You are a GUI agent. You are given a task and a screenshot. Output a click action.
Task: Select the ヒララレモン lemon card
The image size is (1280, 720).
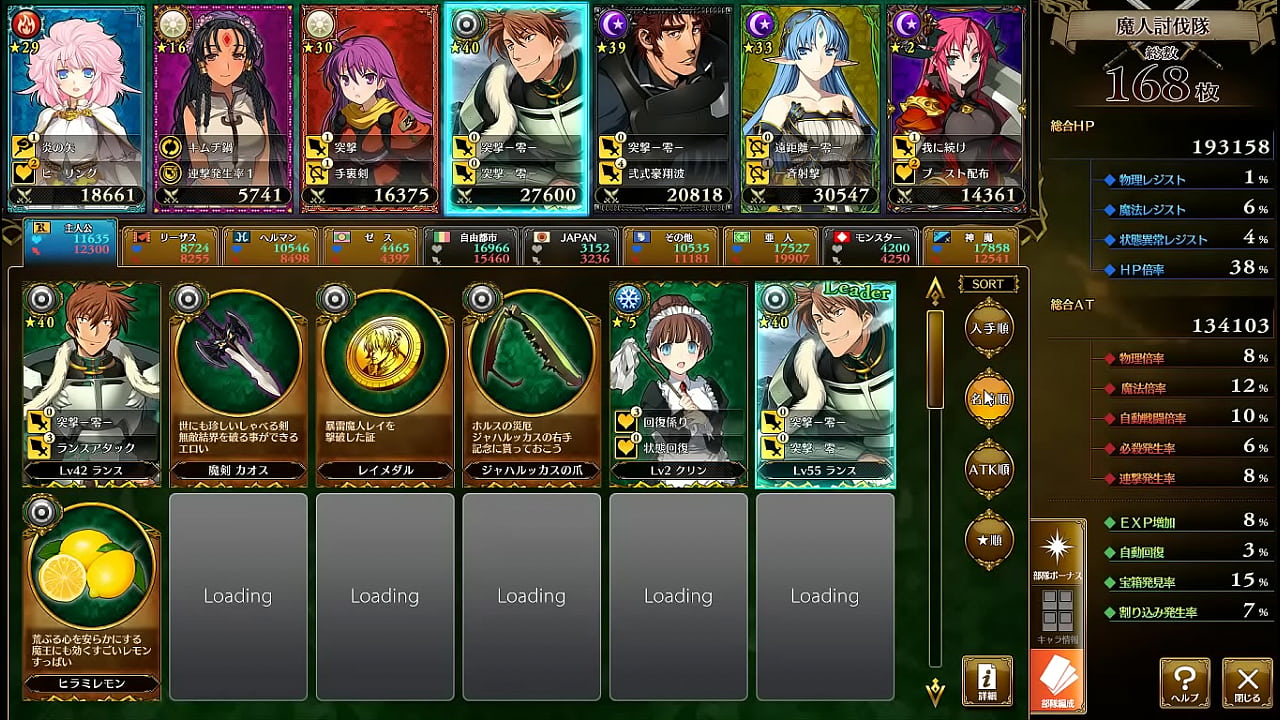(x=91, y=596)
